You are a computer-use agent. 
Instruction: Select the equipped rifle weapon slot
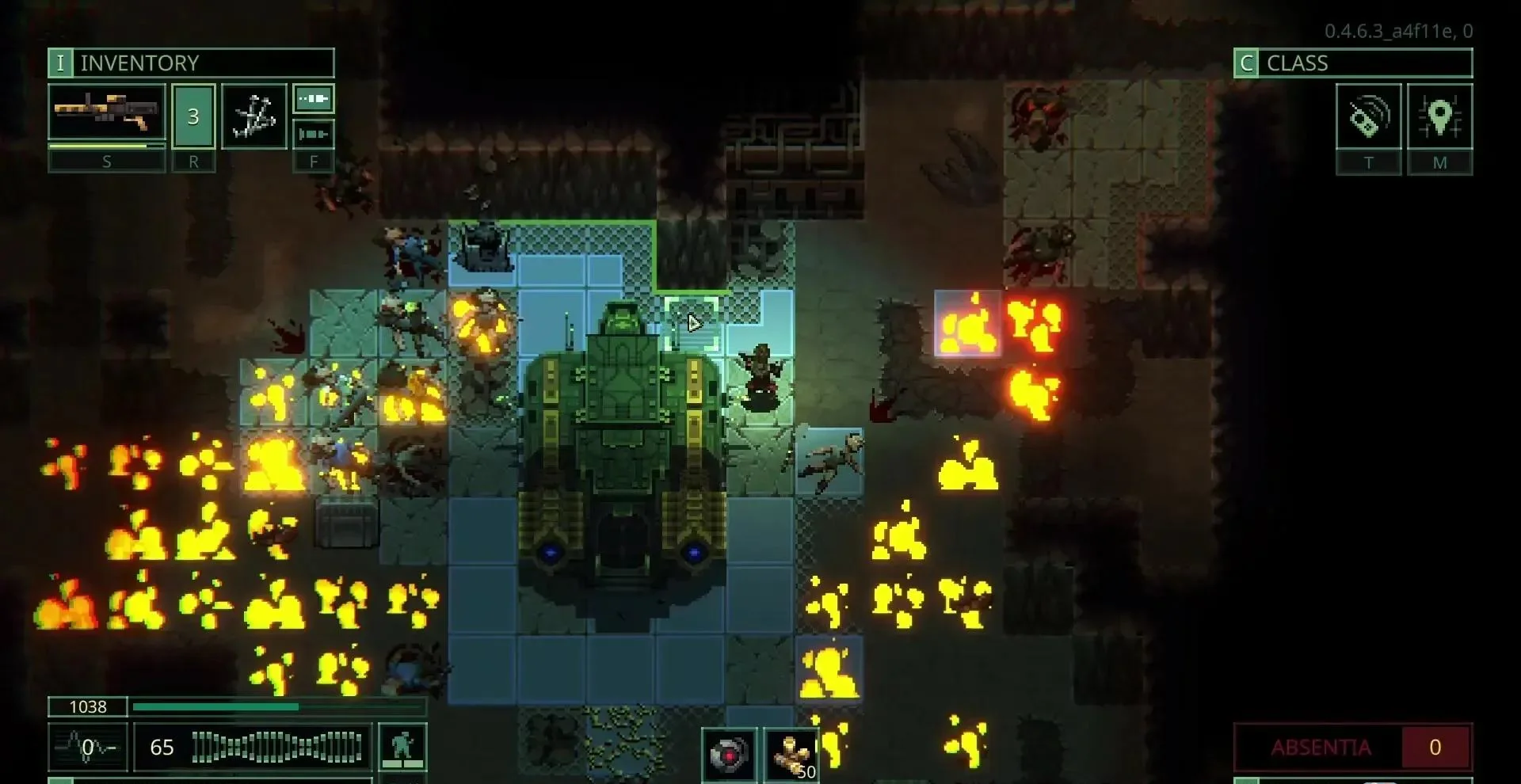pyautogui.click(x=107, y=112)
